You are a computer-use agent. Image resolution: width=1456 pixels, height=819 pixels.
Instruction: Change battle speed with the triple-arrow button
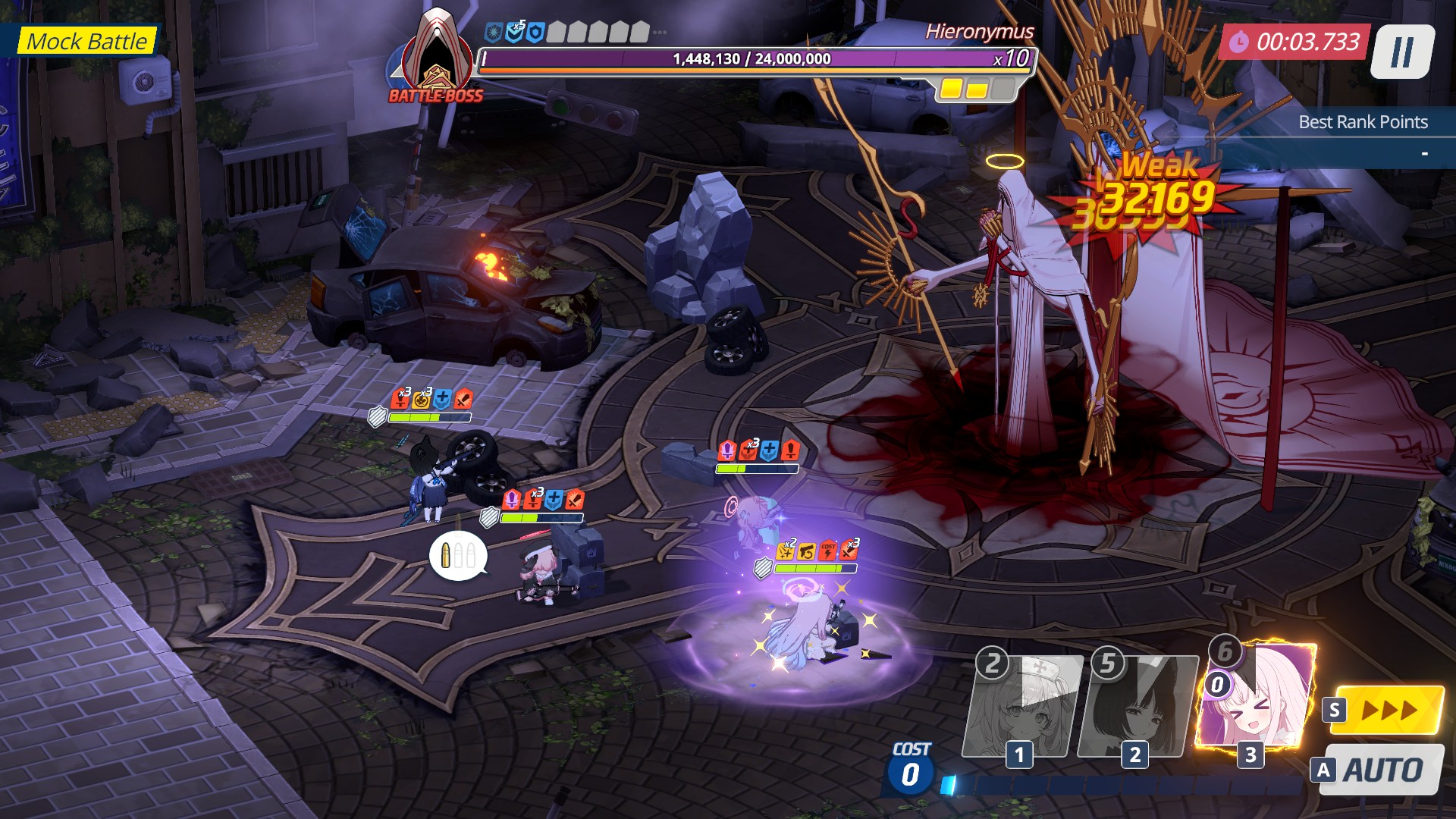1389,711
